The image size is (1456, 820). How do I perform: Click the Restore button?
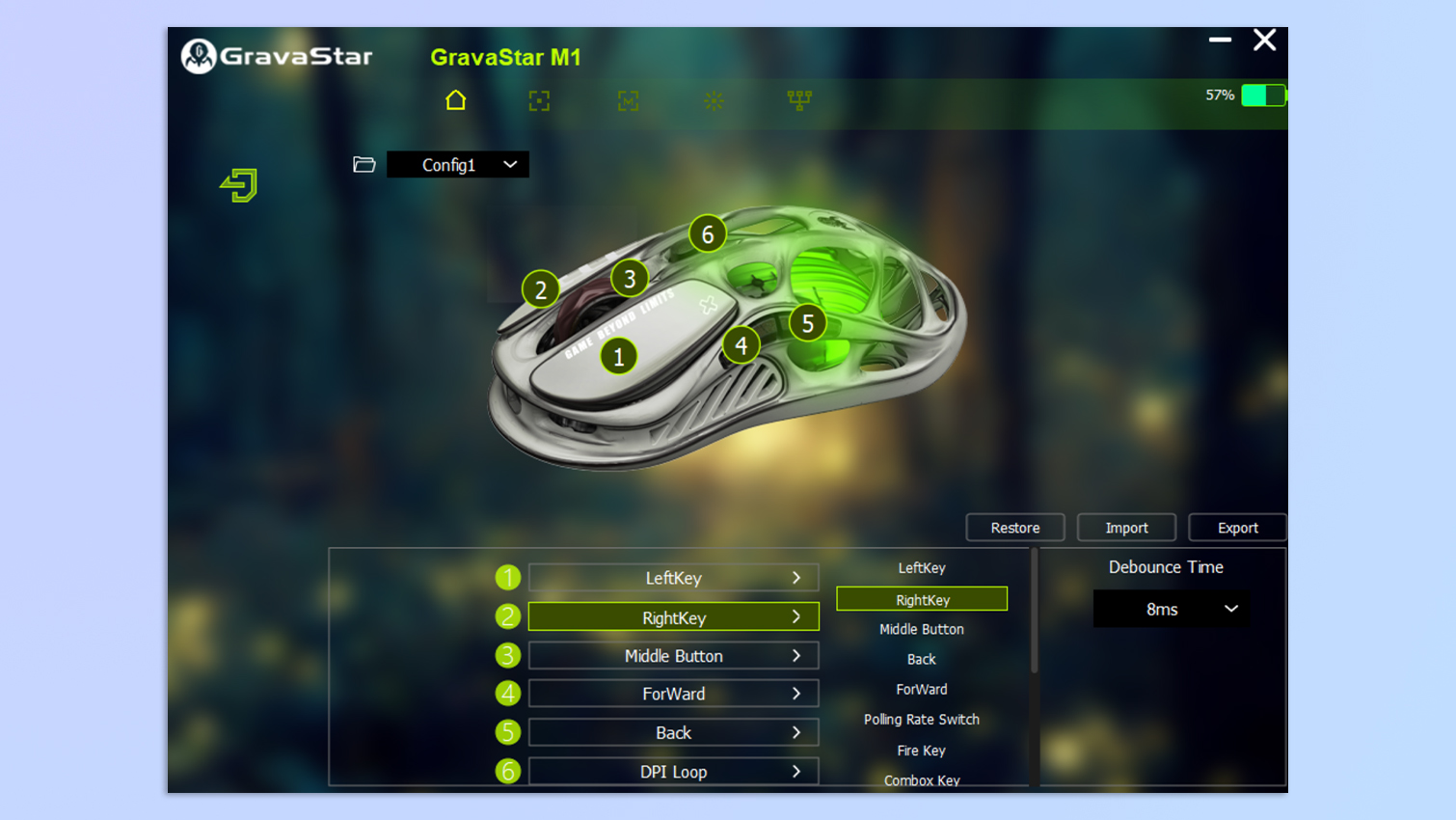(x=1014, y=527)
